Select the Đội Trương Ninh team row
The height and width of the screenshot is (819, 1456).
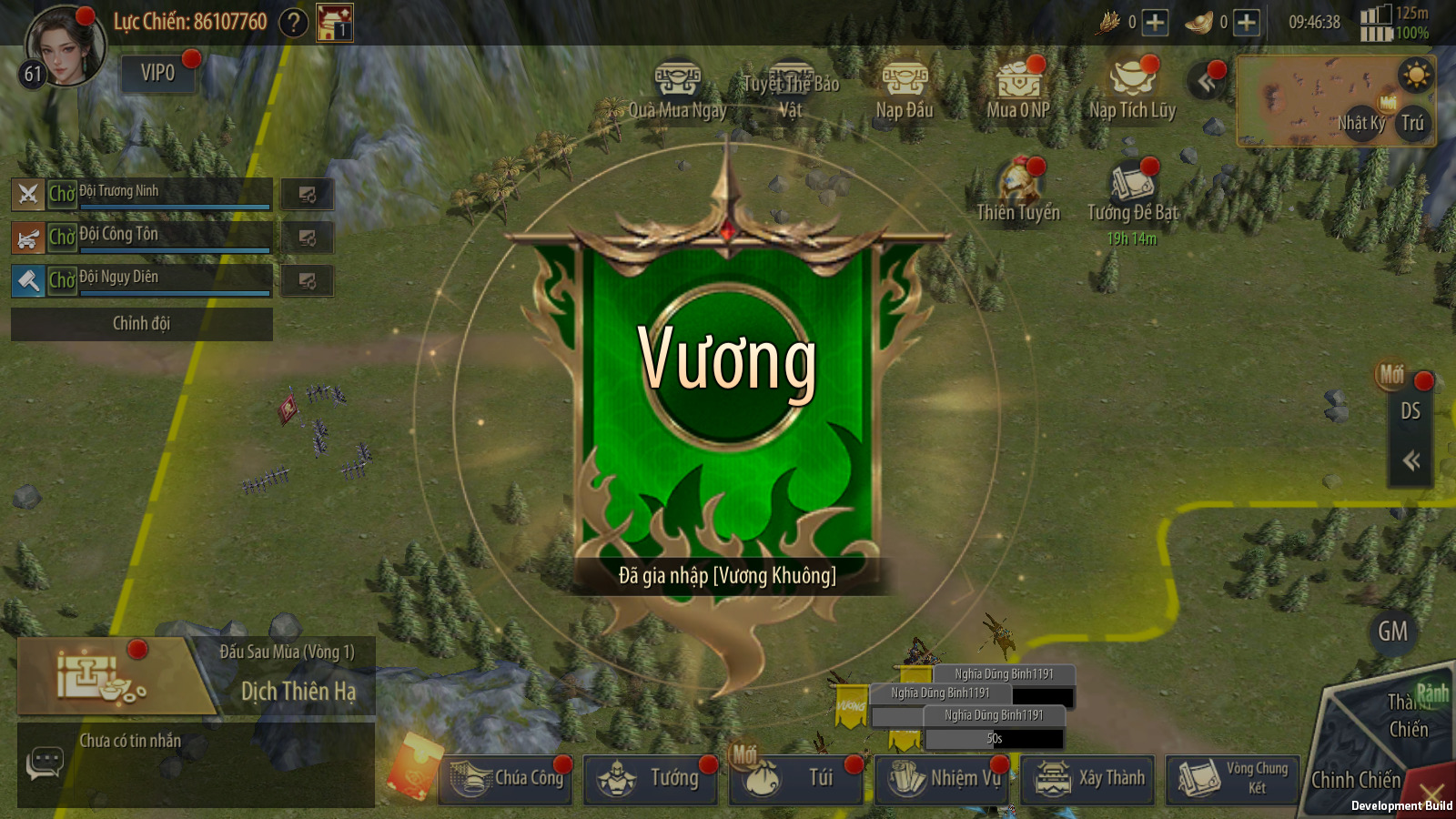click(159, 194)
